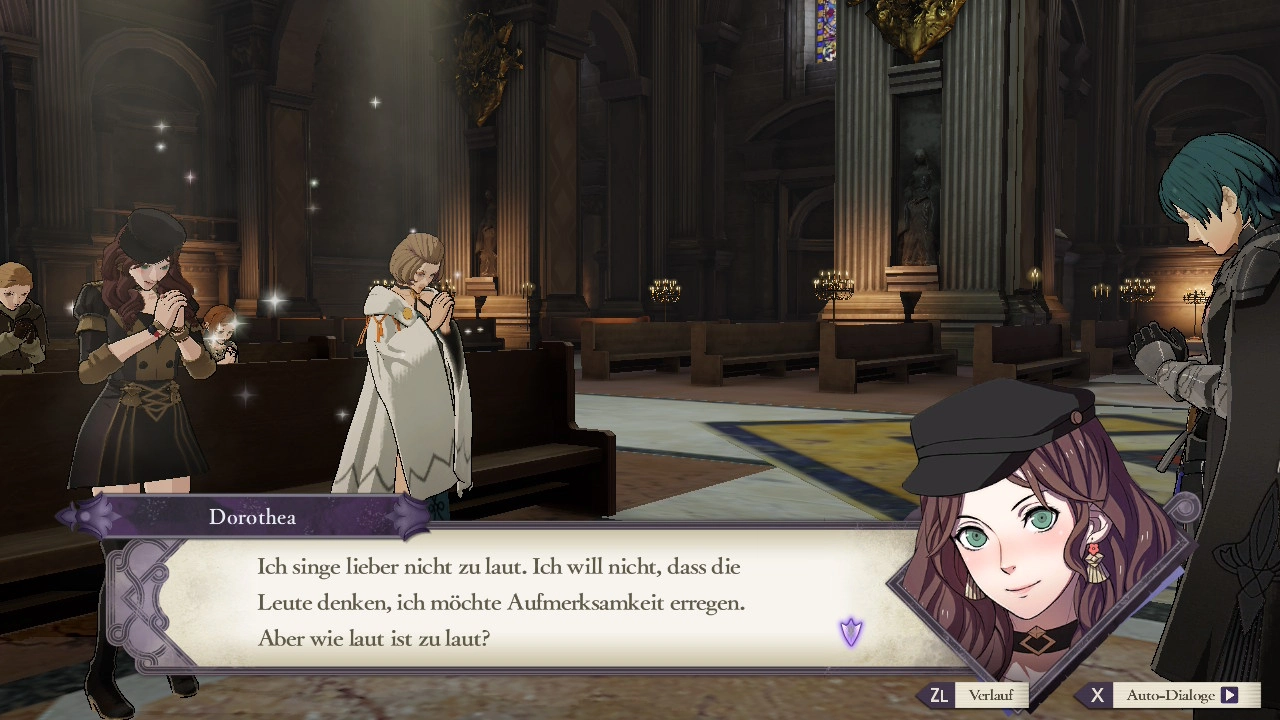Open the Verlauf dialogue log

point(973,695)
